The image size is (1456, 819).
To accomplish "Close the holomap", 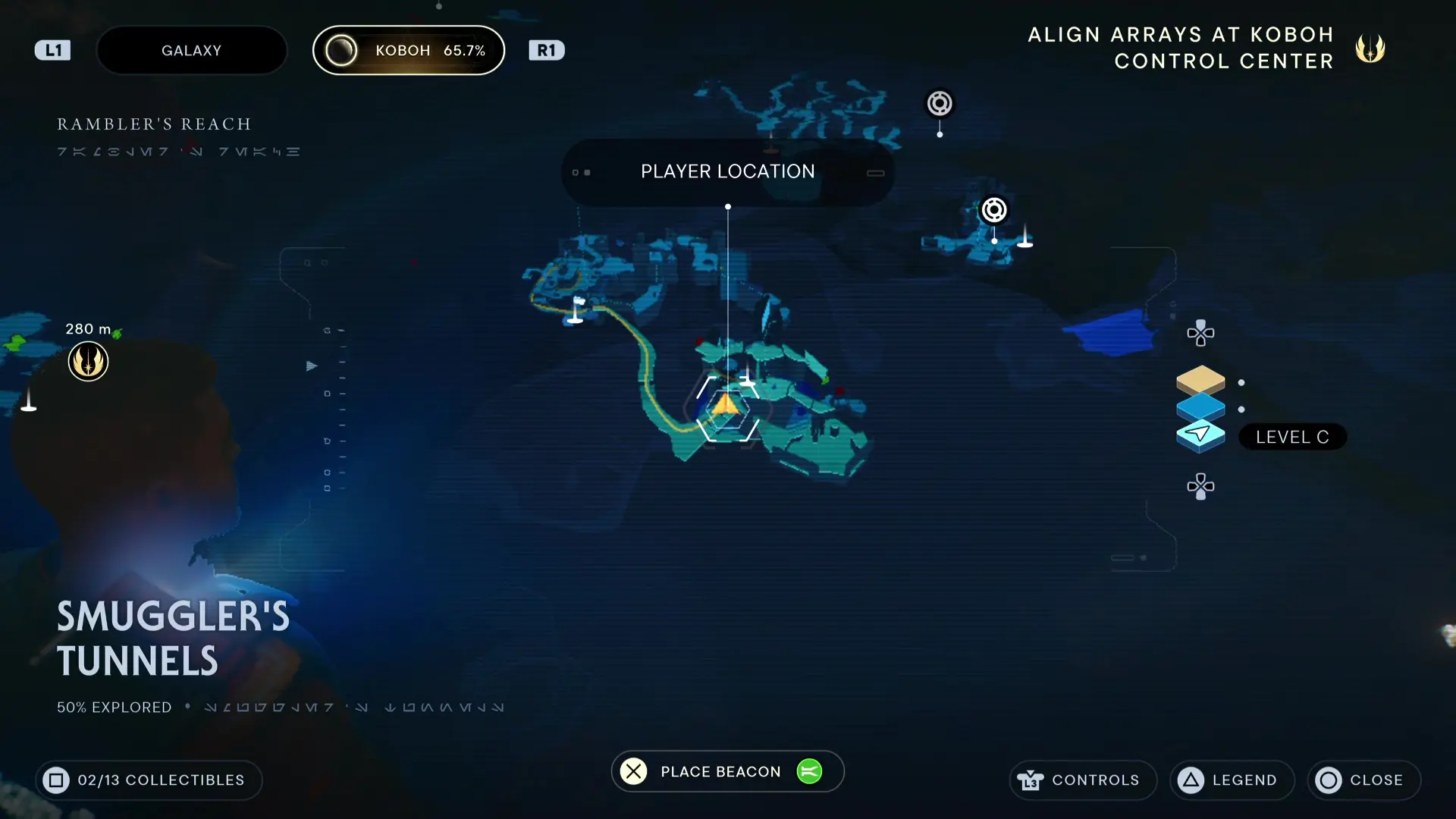I will click(1363, 780).
